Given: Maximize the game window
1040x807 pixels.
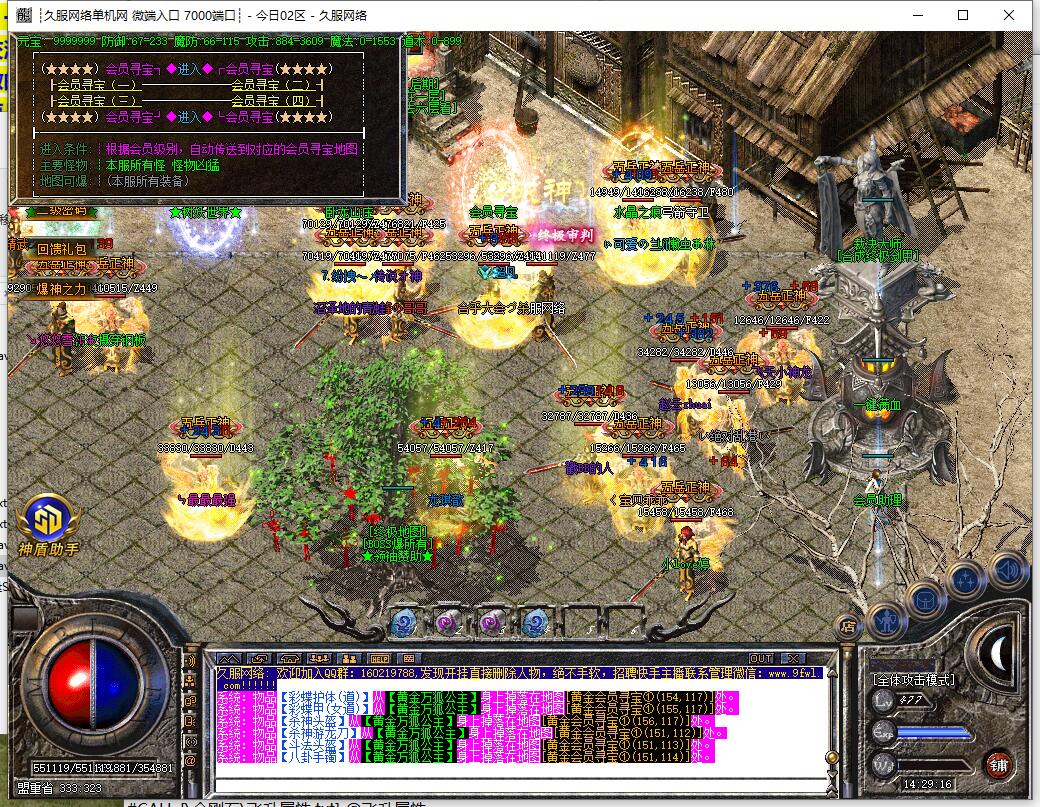Looking at the screenshot, I should tap(963, 15).
